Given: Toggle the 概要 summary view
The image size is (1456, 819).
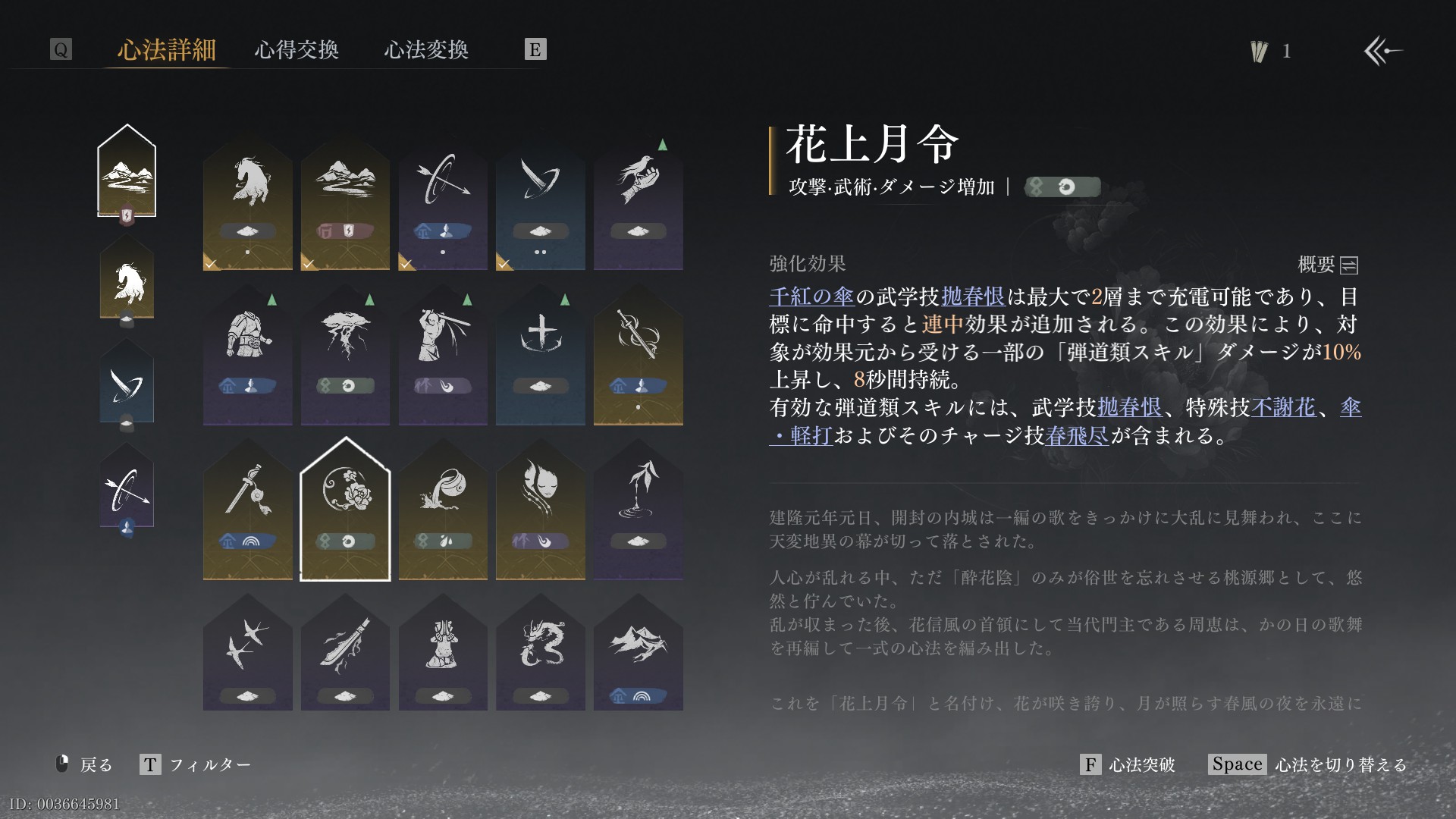Looking at the screenshot, I should (x=1328, y=265).
